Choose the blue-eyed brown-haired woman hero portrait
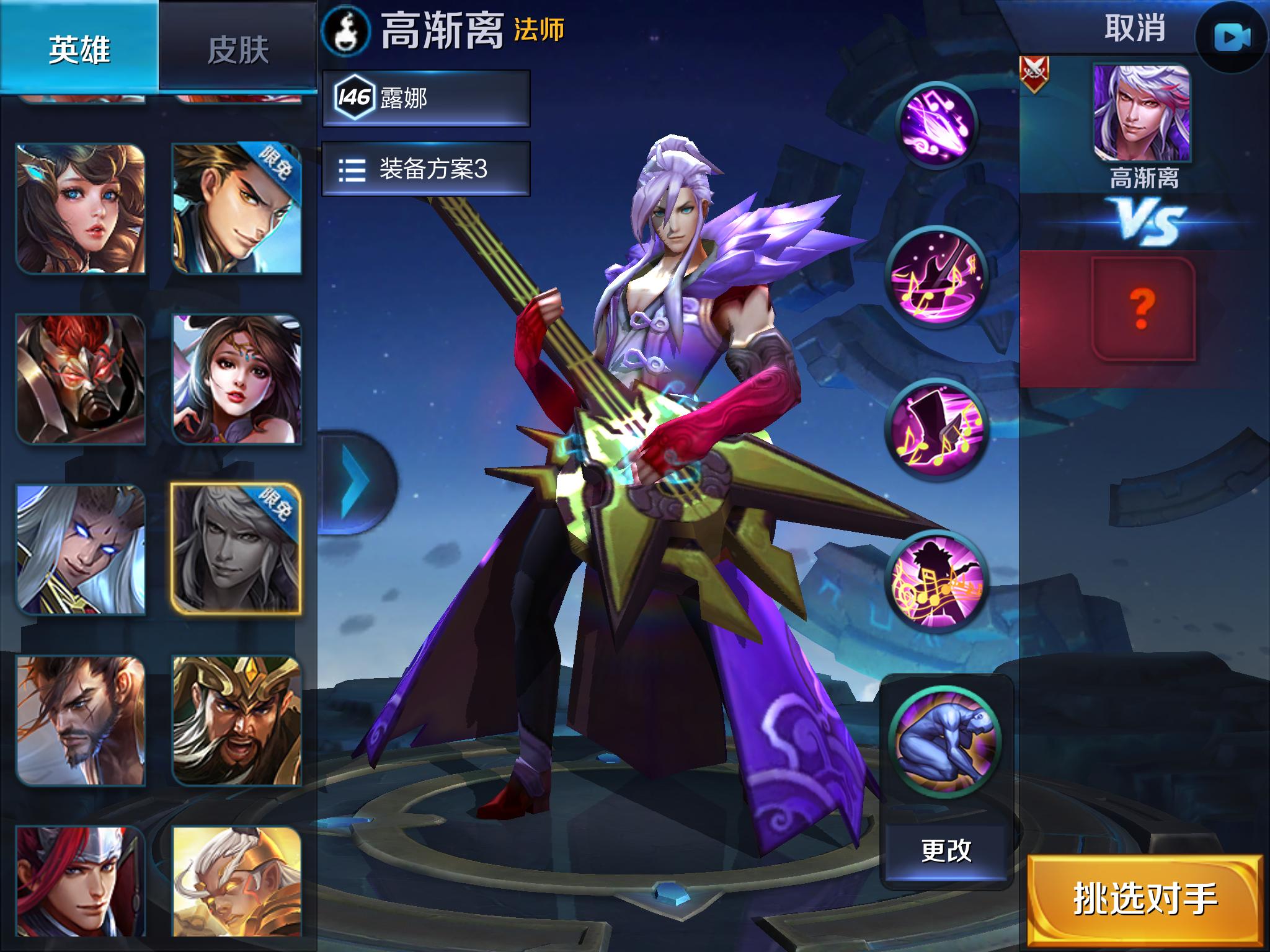This screenshot has height=952, width=1270. click(x=81, y=209)
